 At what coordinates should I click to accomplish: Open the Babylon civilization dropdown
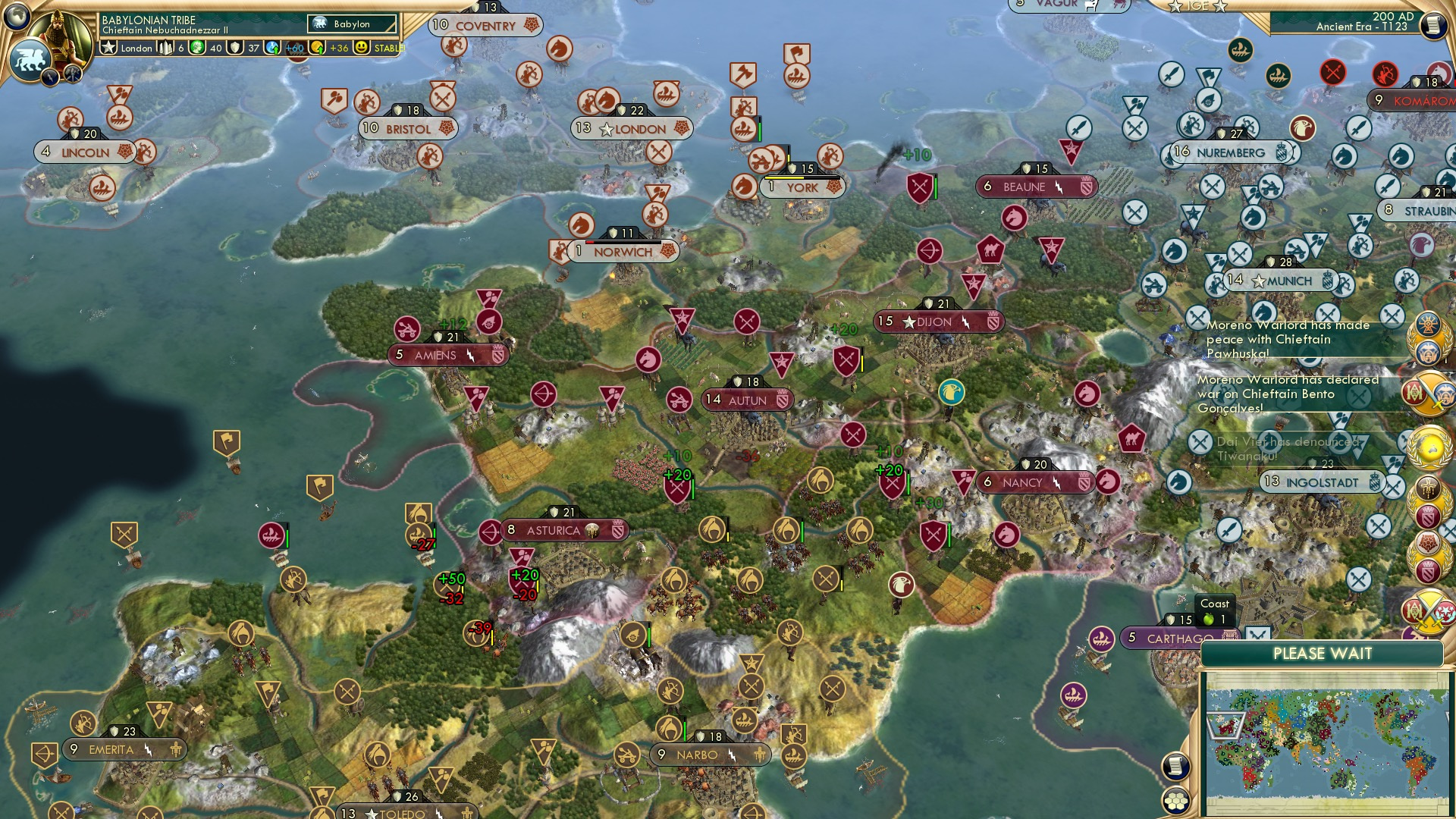353,24
